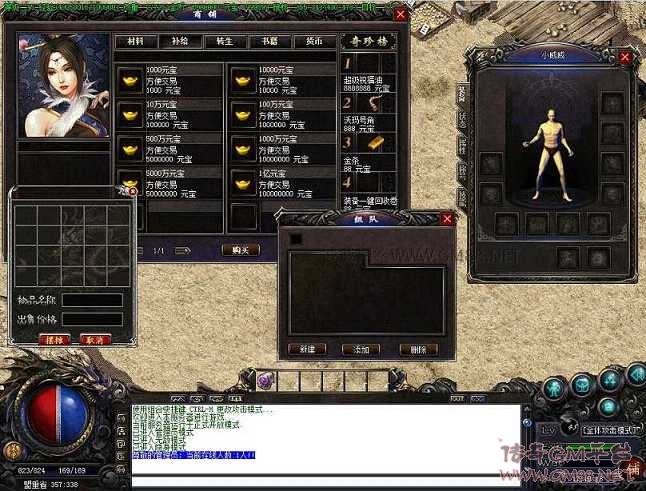Pick the 10万元宝 ingot listing
The image size is (646, 491).
[131, 114]
